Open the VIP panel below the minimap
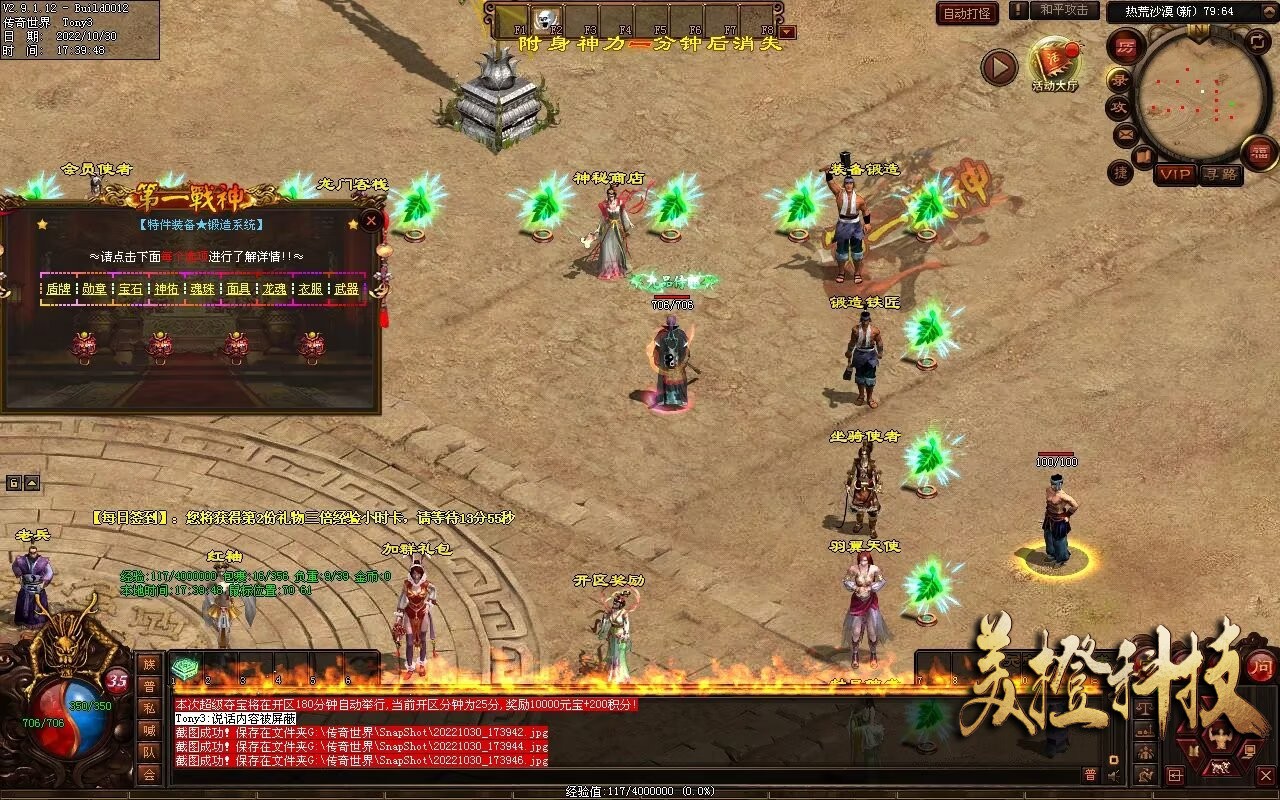1280x800 pixels. 1175,174
